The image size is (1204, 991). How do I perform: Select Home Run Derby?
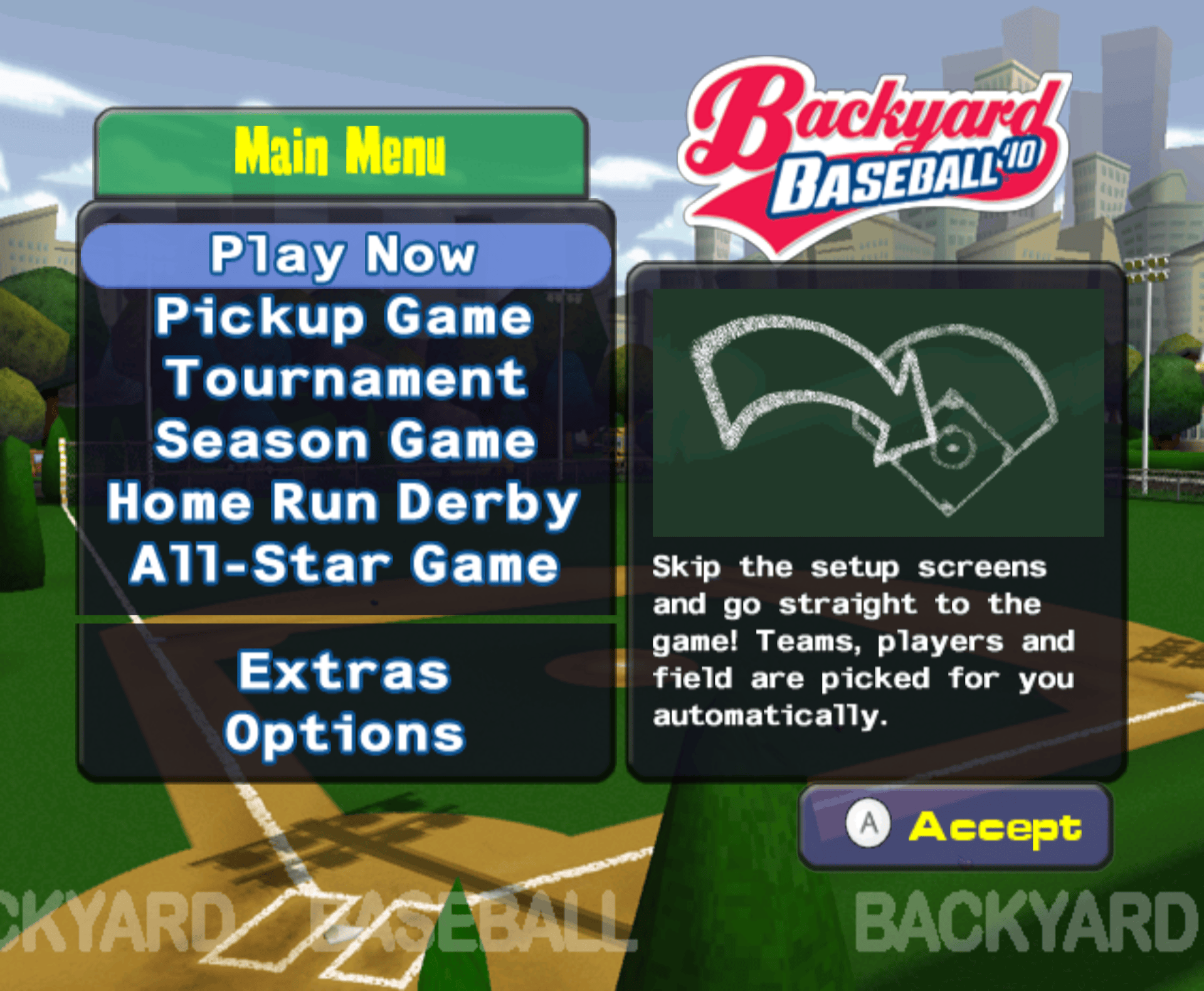[x=343, y=502]
